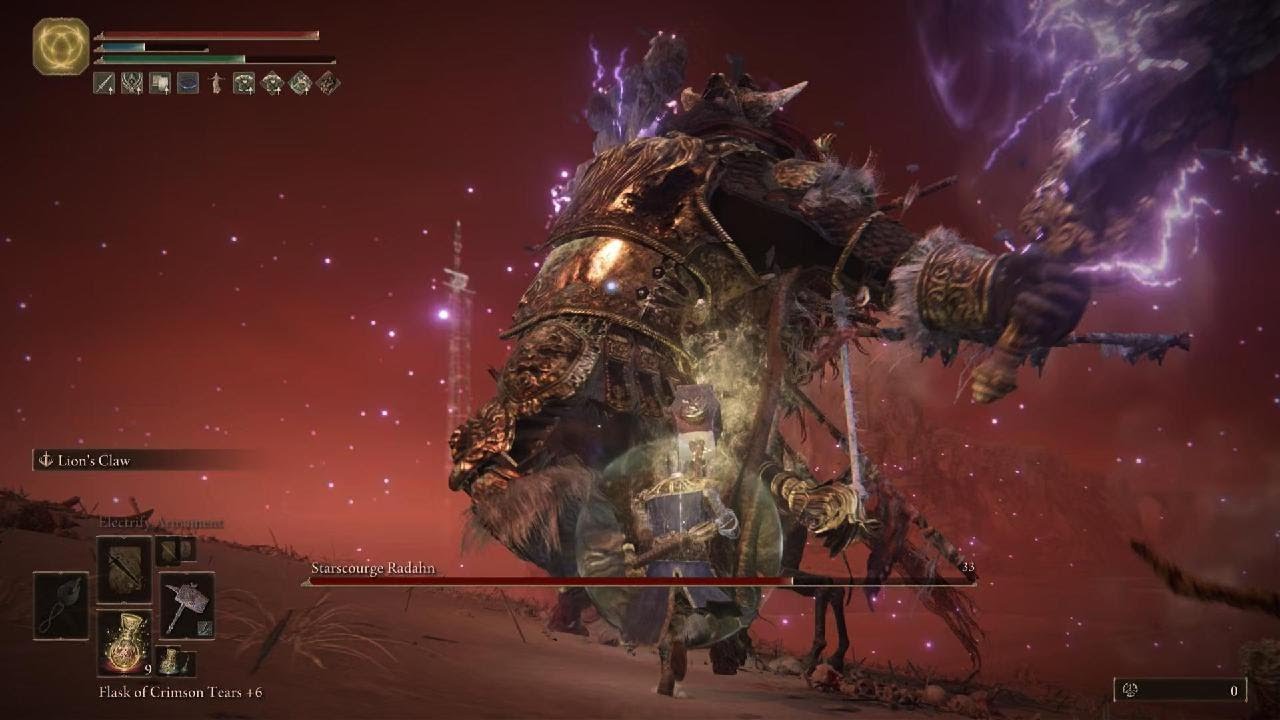The width and height of the screenshot is (1280, 720).
Task: Click the sword attack buff status icon
Action: [x=104, y=83]
